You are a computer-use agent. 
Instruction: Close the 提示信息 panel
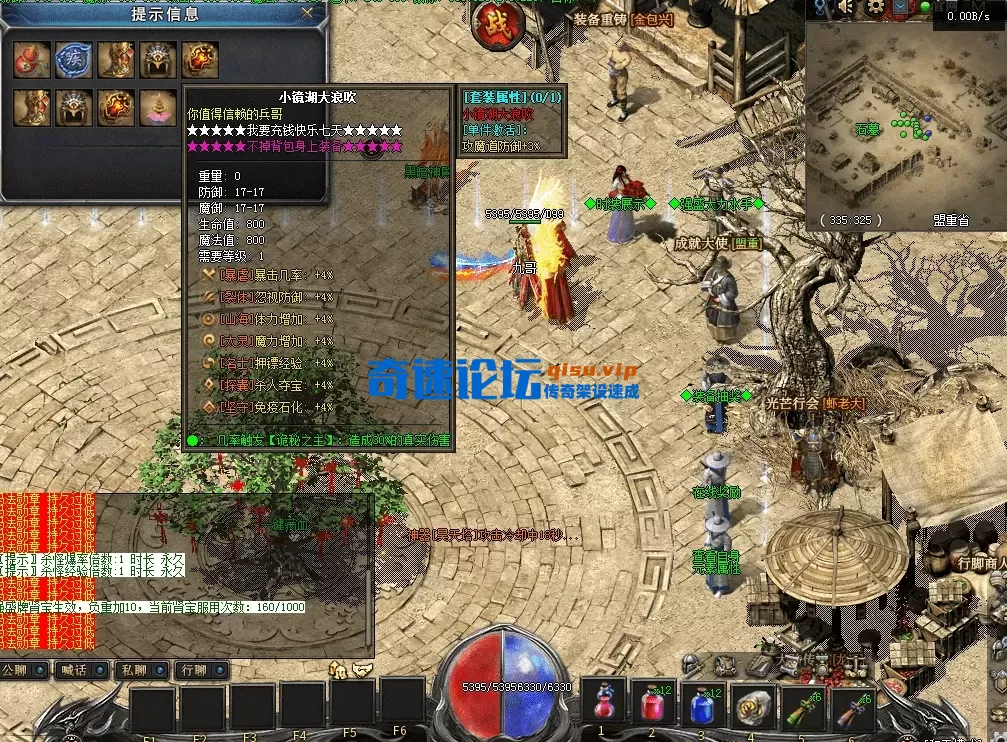308,13
